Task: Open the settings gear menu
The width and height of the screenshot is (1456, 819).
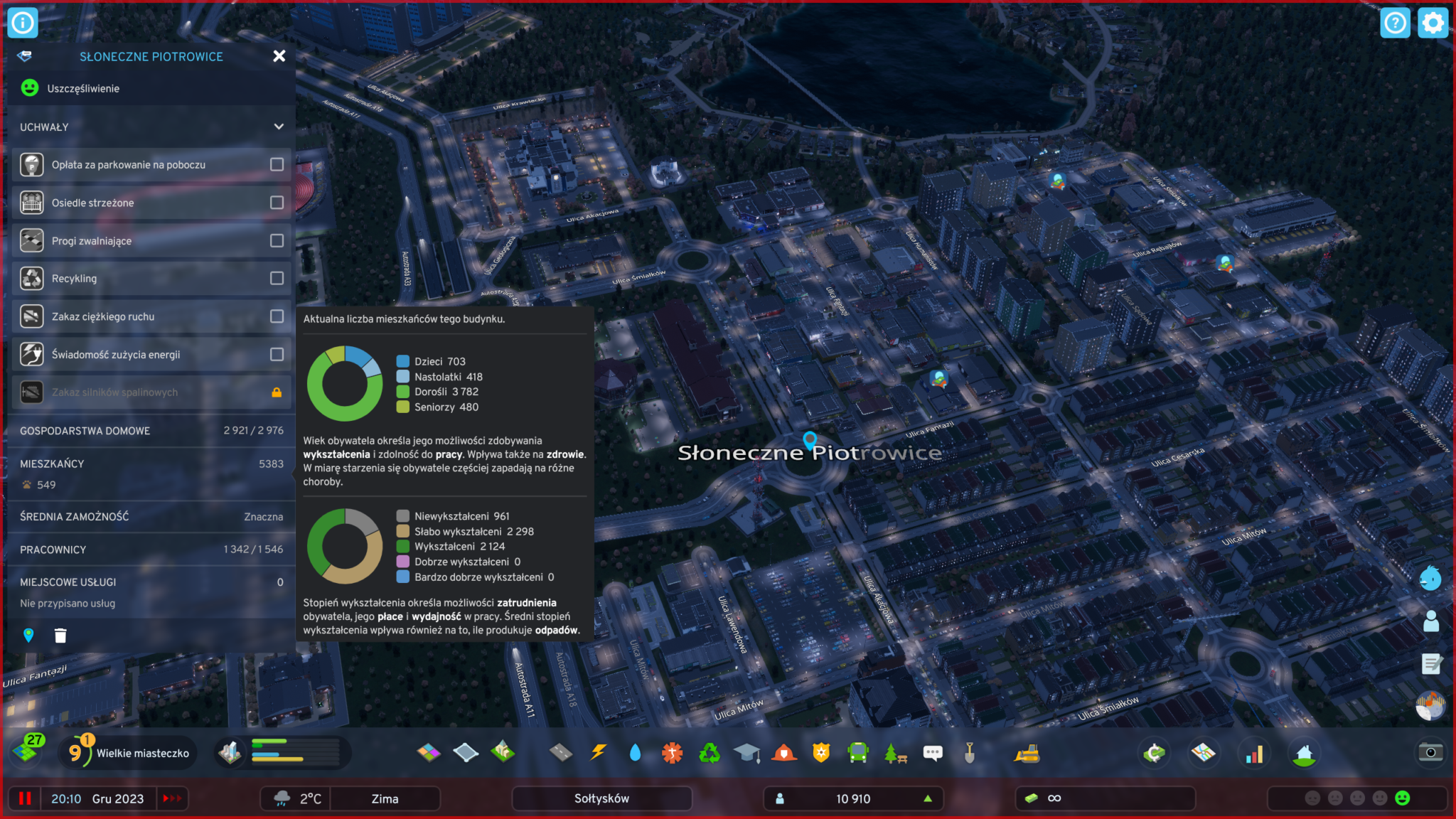Action: [x=1432, y=23]
